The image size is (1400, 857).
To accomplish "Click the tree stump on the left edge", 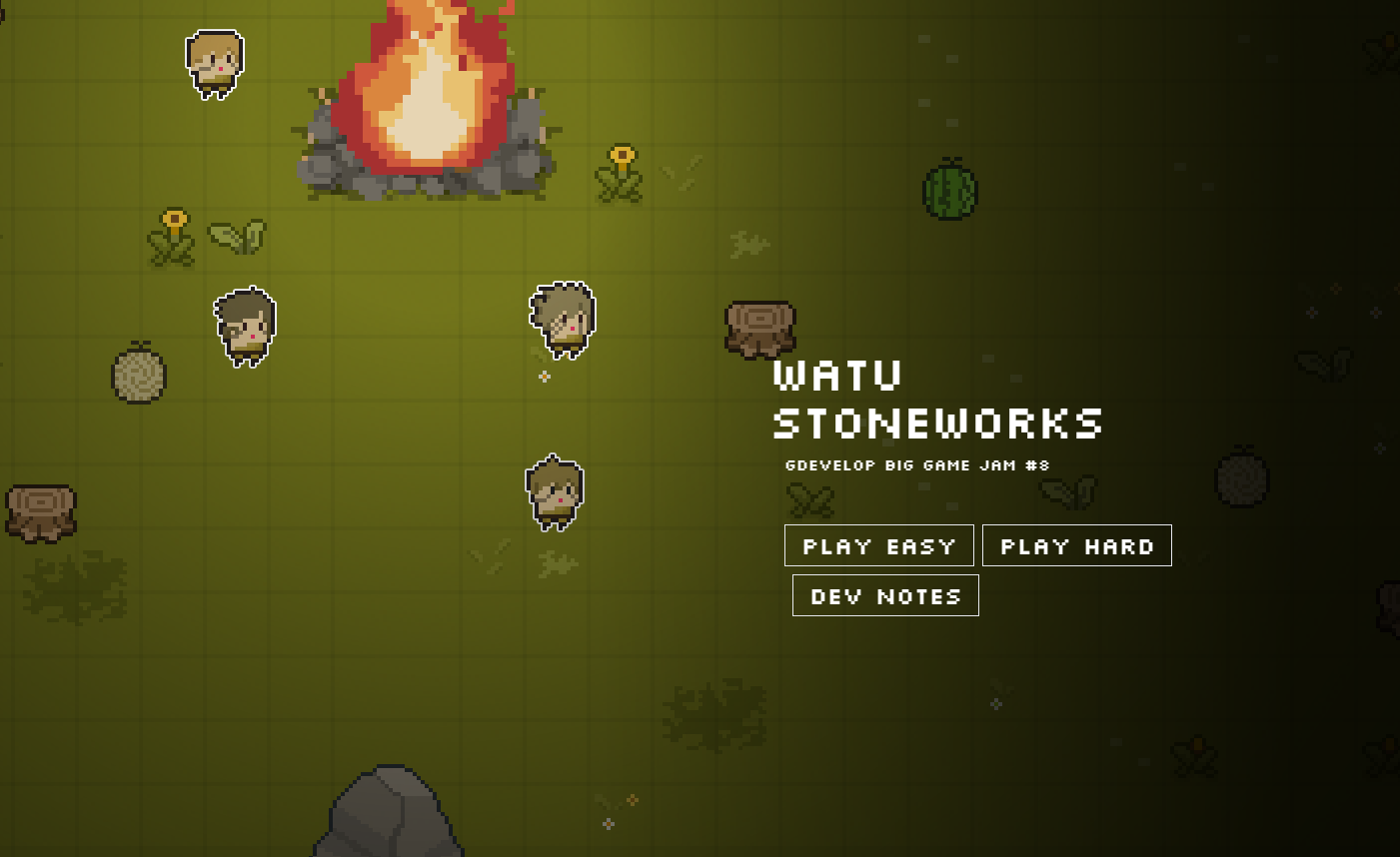I will coord(38,512).
